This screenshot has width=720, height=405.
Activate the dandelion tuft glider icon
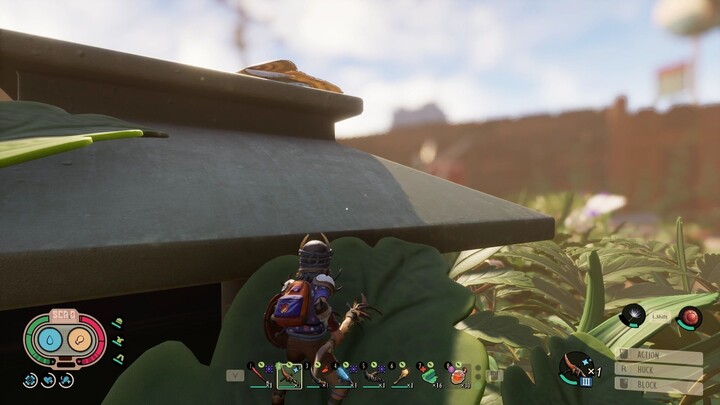632,317
